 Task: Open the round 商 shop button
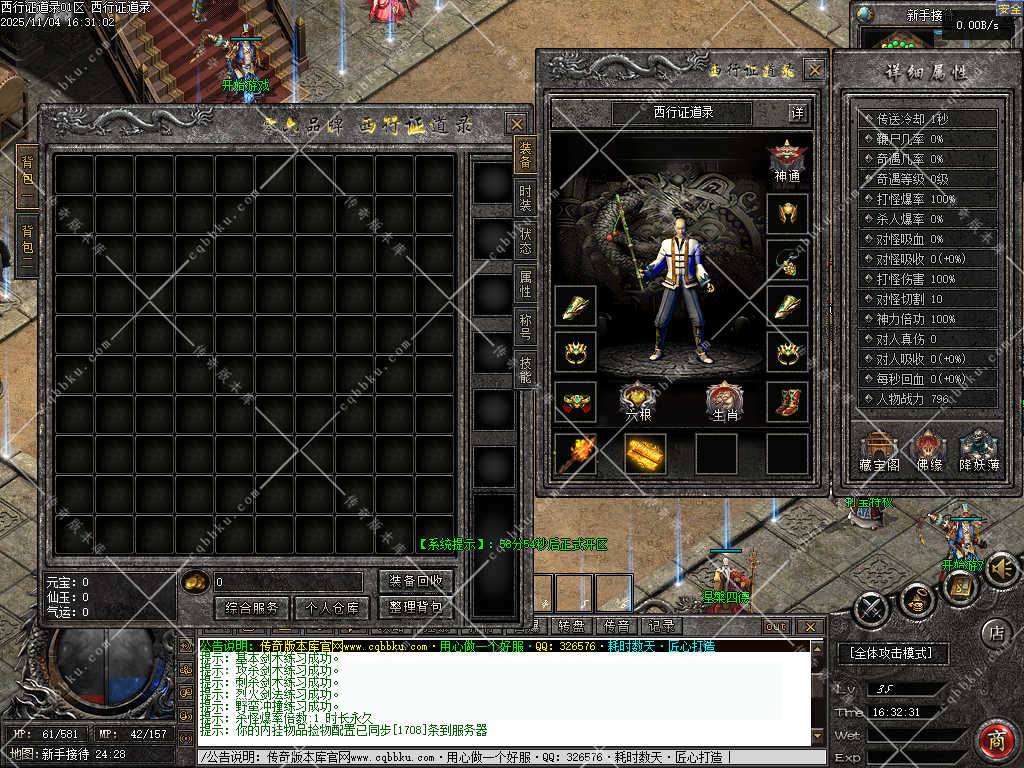point(996,741)
